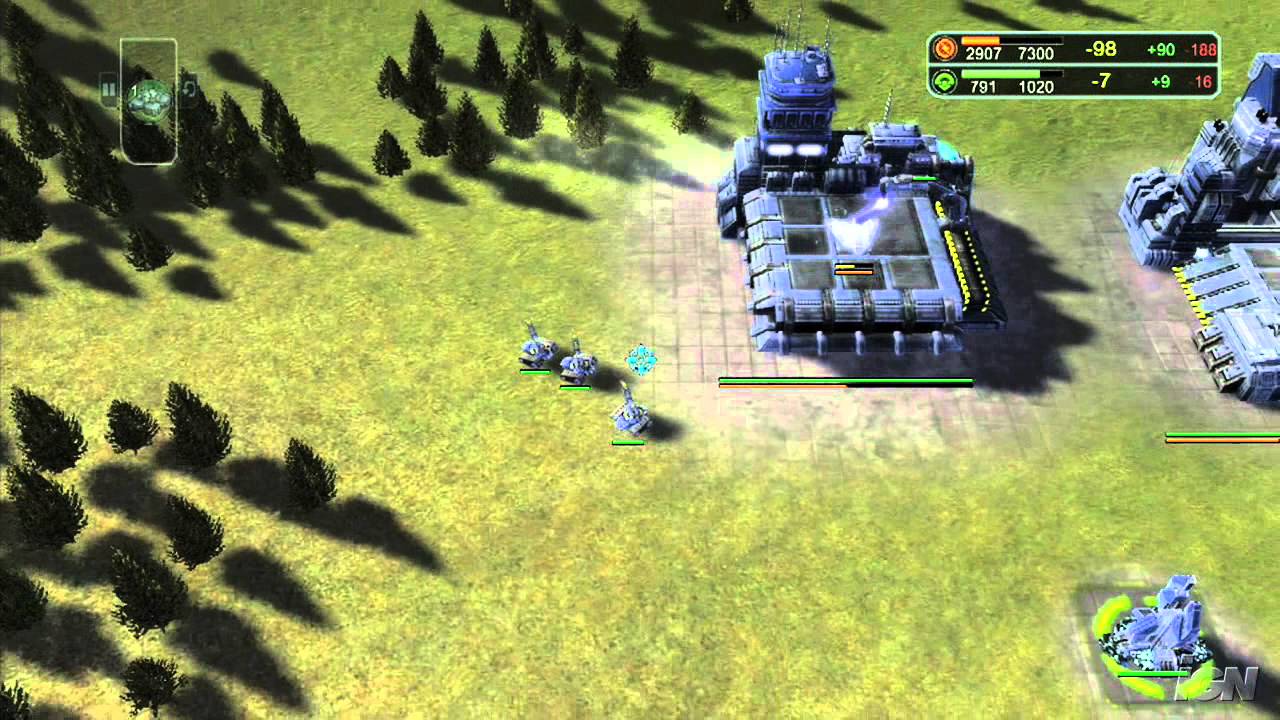Open the circular minimap view
This screenshot has height=720, width=1280.
tap(150, 98)
